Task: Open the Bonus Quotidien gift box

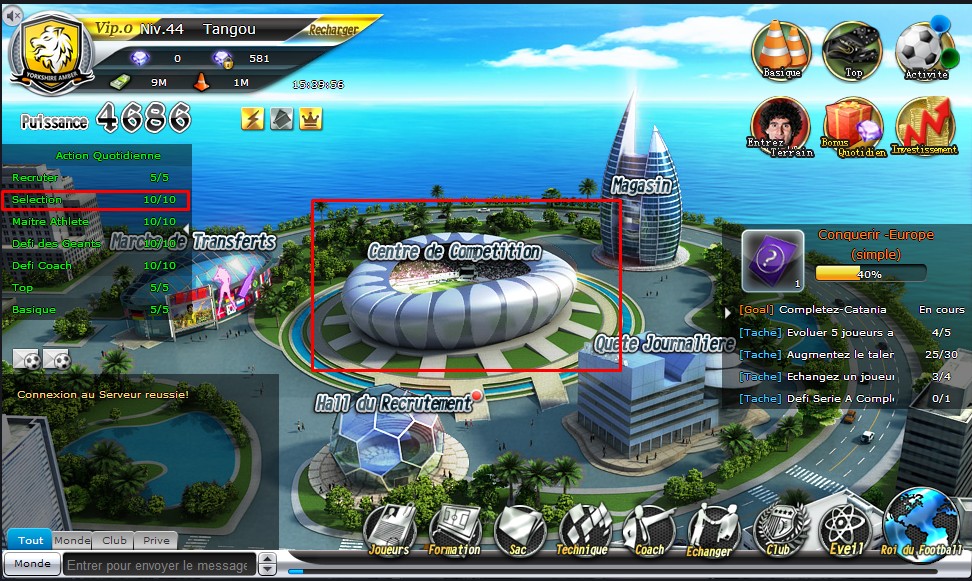Action: 852,126
